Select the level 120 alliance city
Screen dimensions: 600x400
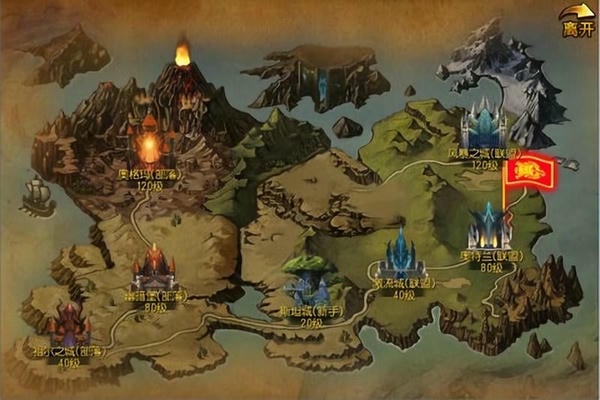pos(484,130)
